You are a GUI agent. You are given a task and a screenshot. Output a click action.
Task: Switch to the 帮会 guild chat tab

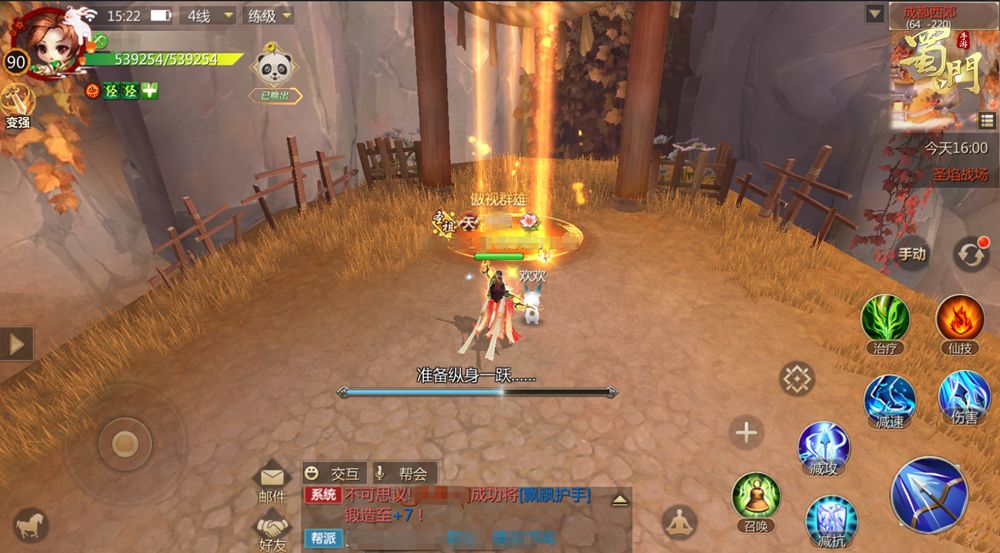pos(405,474)
